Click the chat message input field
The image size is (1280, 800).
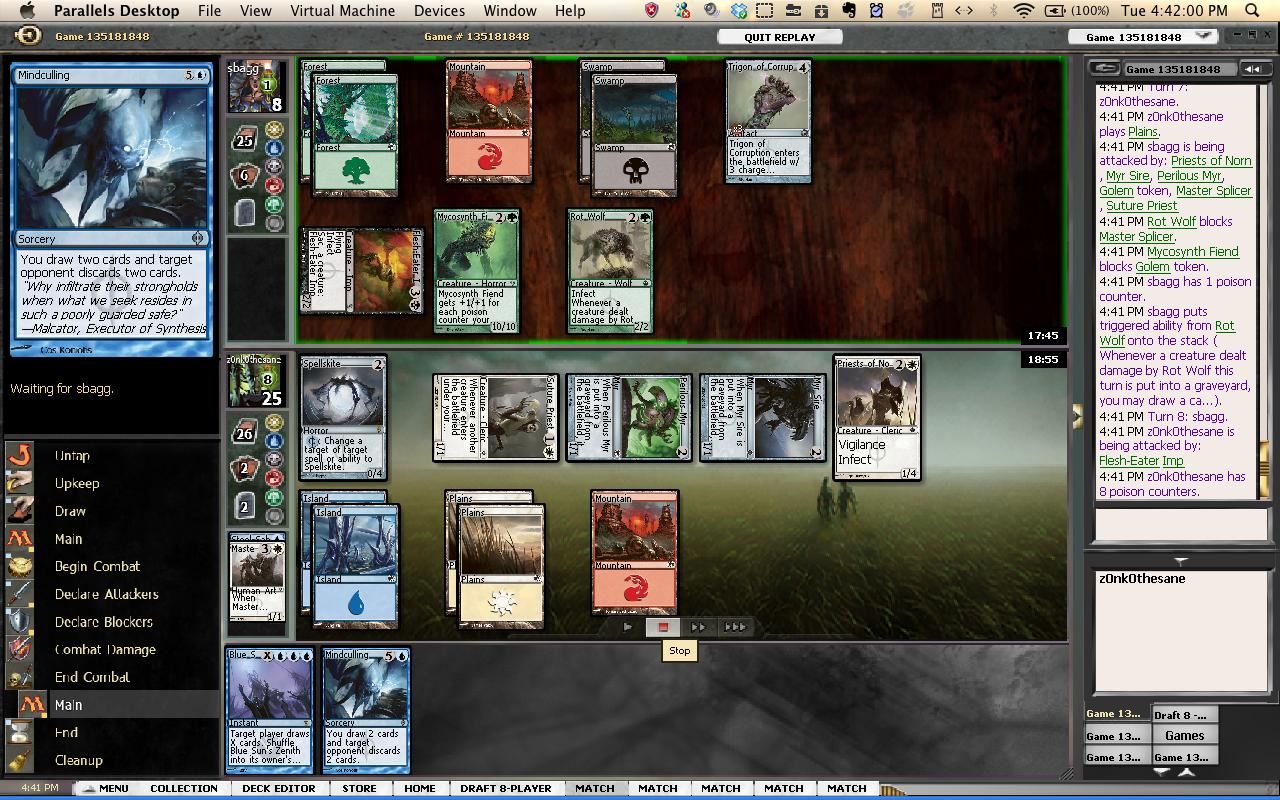(x=1180, y=523)
